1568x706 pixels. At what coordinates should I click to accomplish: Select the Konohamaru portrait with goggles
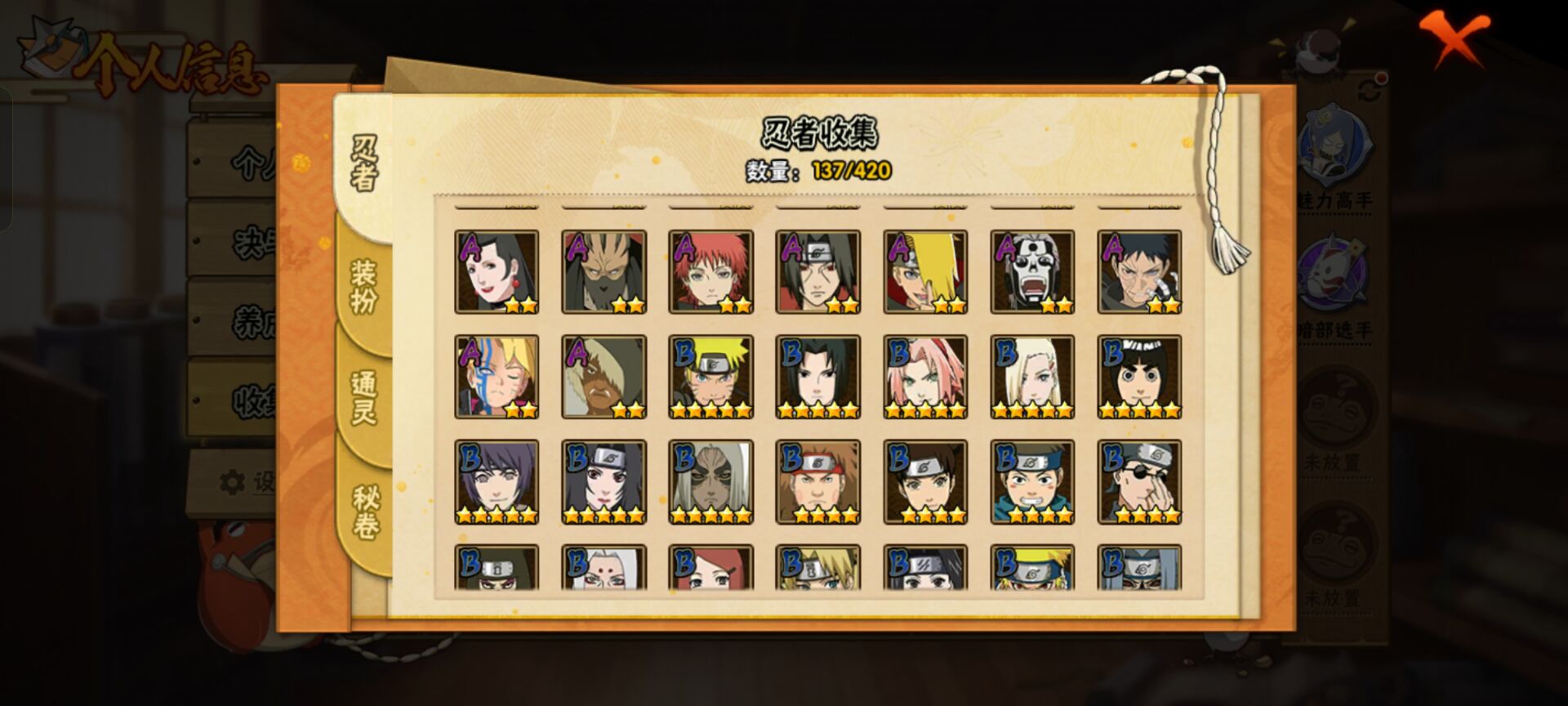click(x=1032, y=482)
